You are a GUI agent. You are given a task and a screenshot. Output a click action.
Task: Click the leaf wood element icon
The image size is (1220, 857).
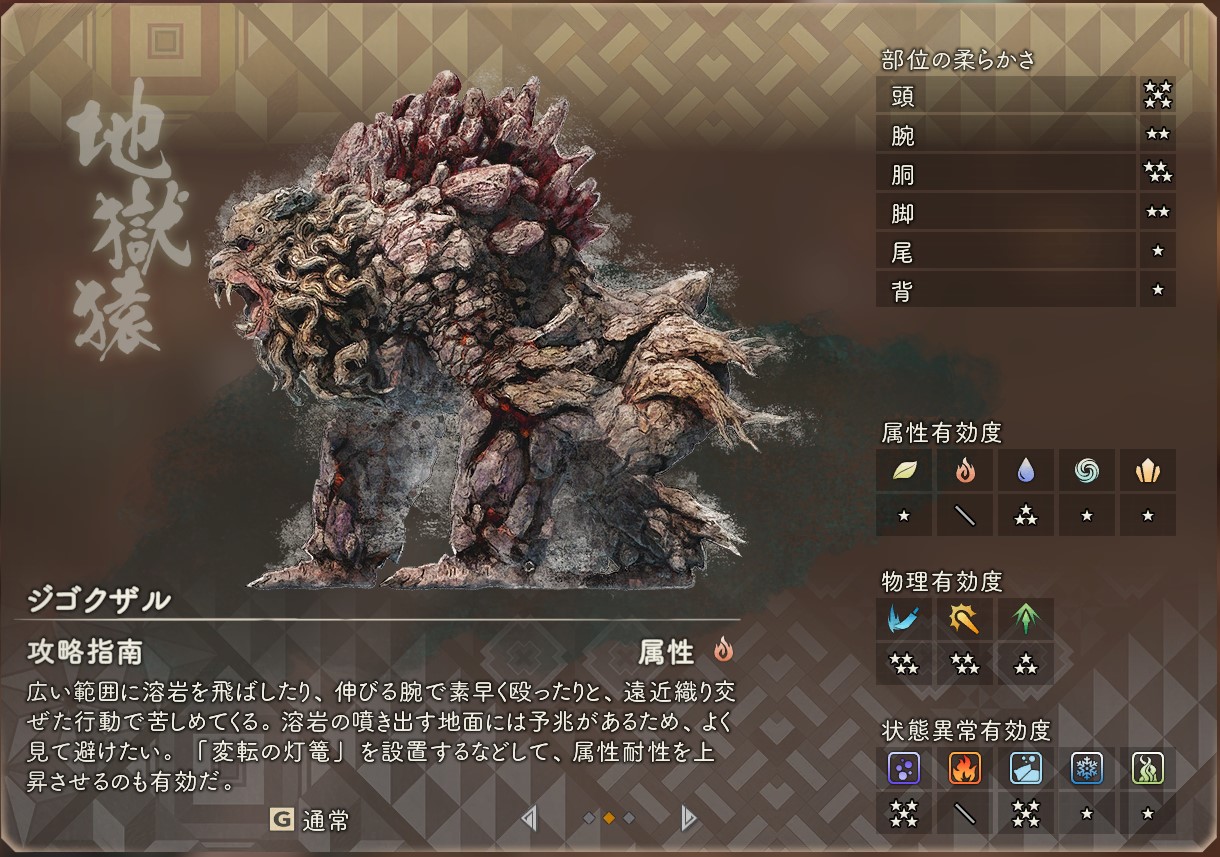point(904,471)
